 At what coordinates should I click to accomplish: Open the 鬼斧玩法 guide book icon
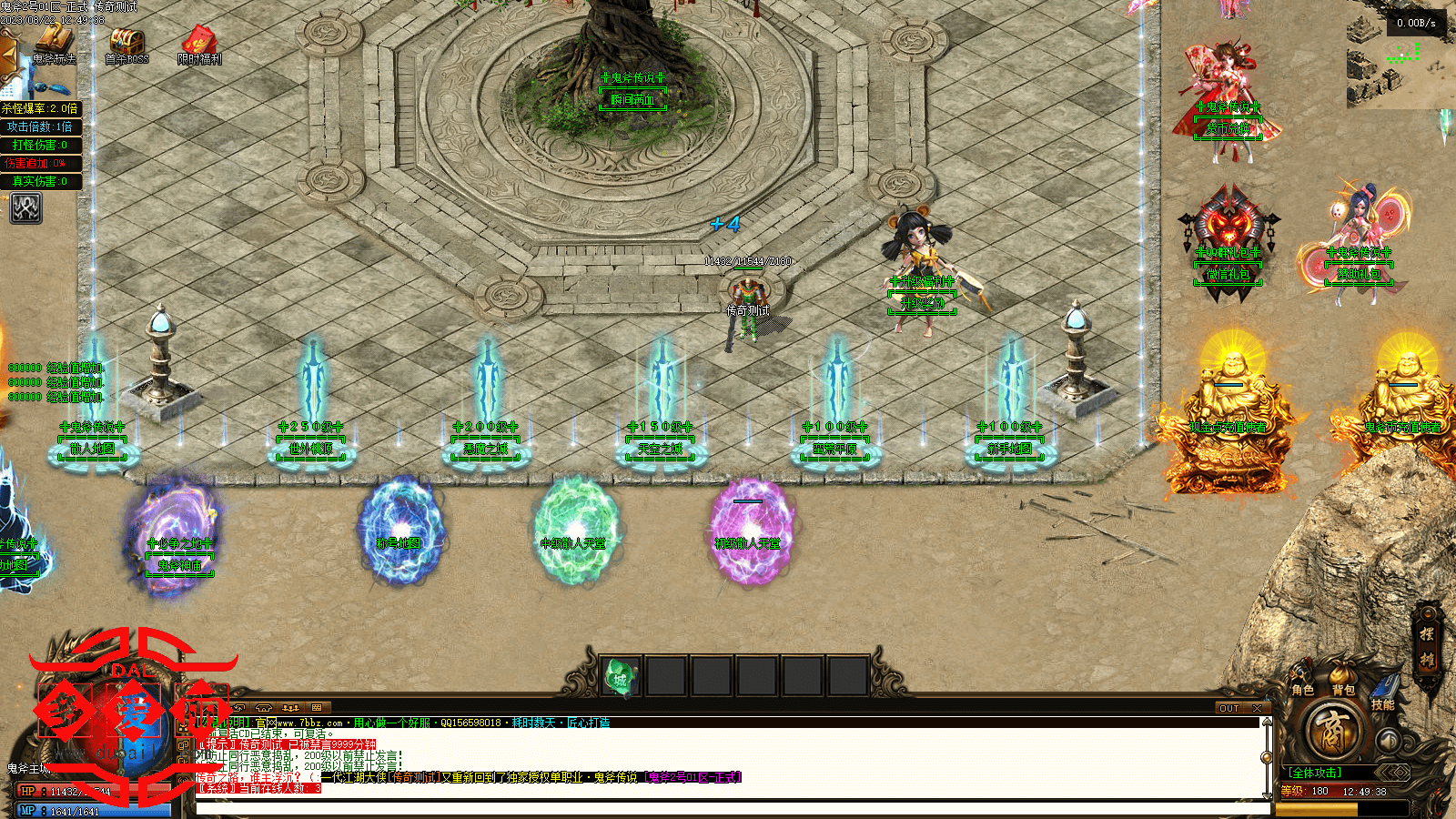(x=54, y=43)
